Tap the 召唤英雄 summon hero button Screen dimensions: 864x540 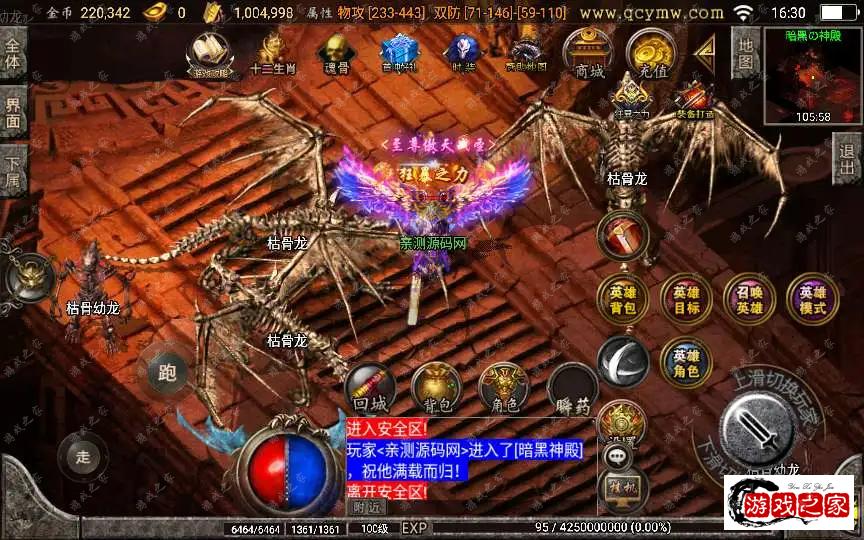tap(749, 299)
